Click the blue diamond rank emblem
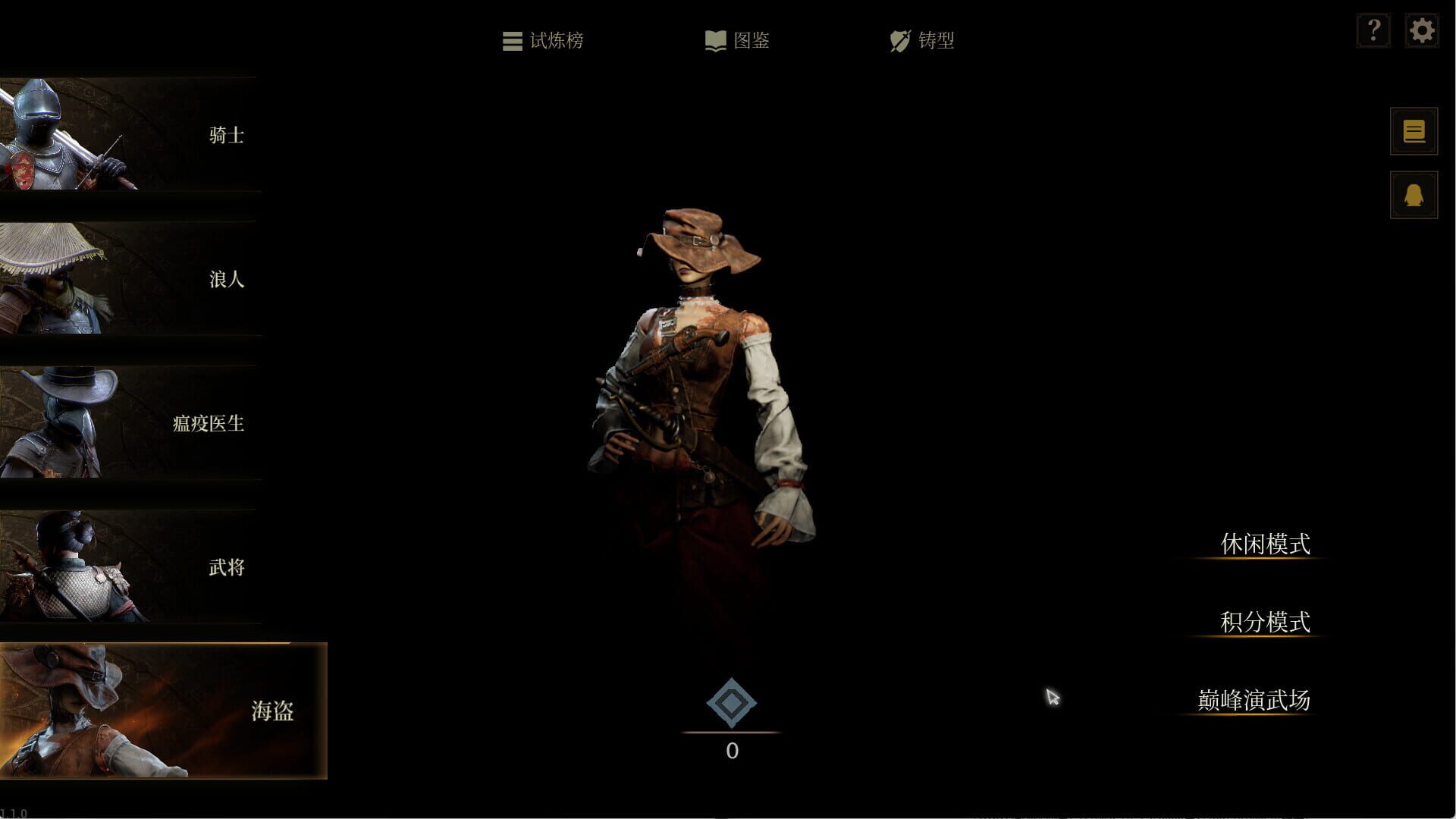1456x819 pixels. (x=731, y=704)
